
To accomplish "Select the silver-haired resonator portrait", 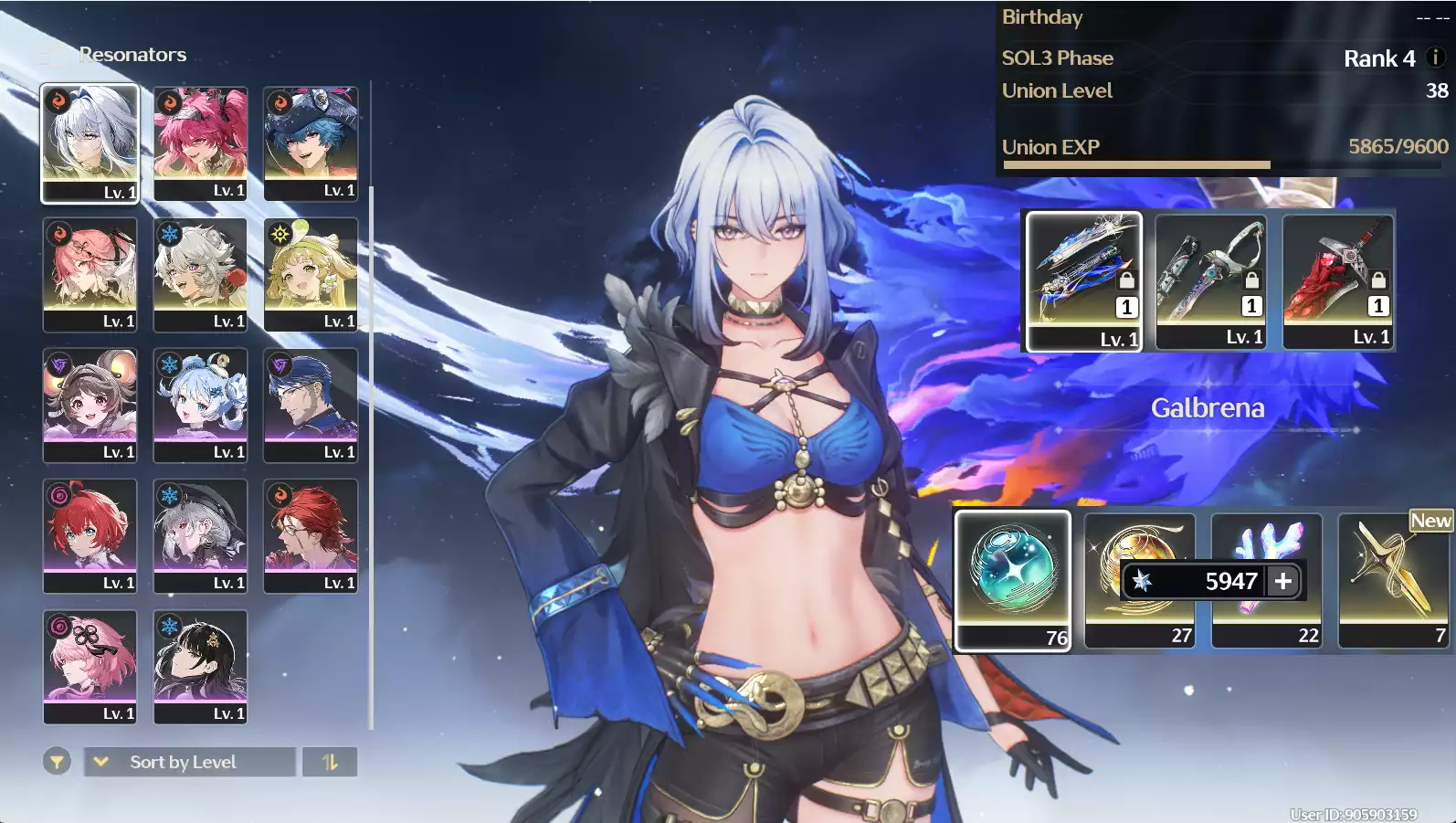I will pos(90,142).
